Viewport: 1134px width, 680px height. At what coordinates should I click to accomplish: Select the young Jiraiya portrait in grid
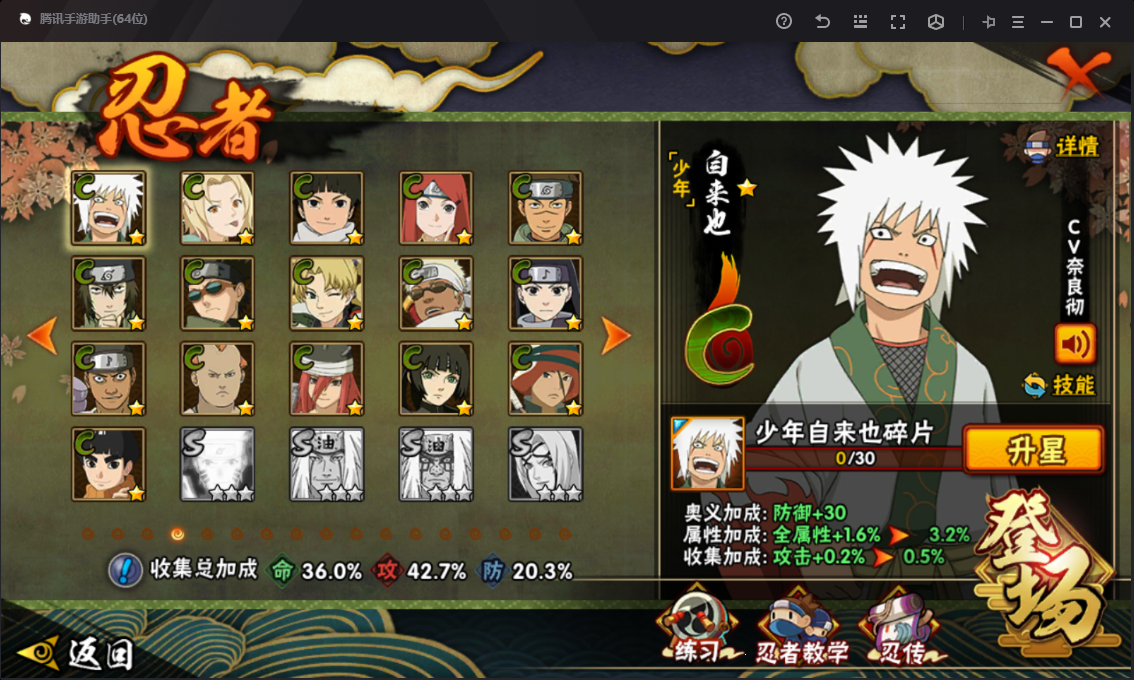click(x=108, y=208)
